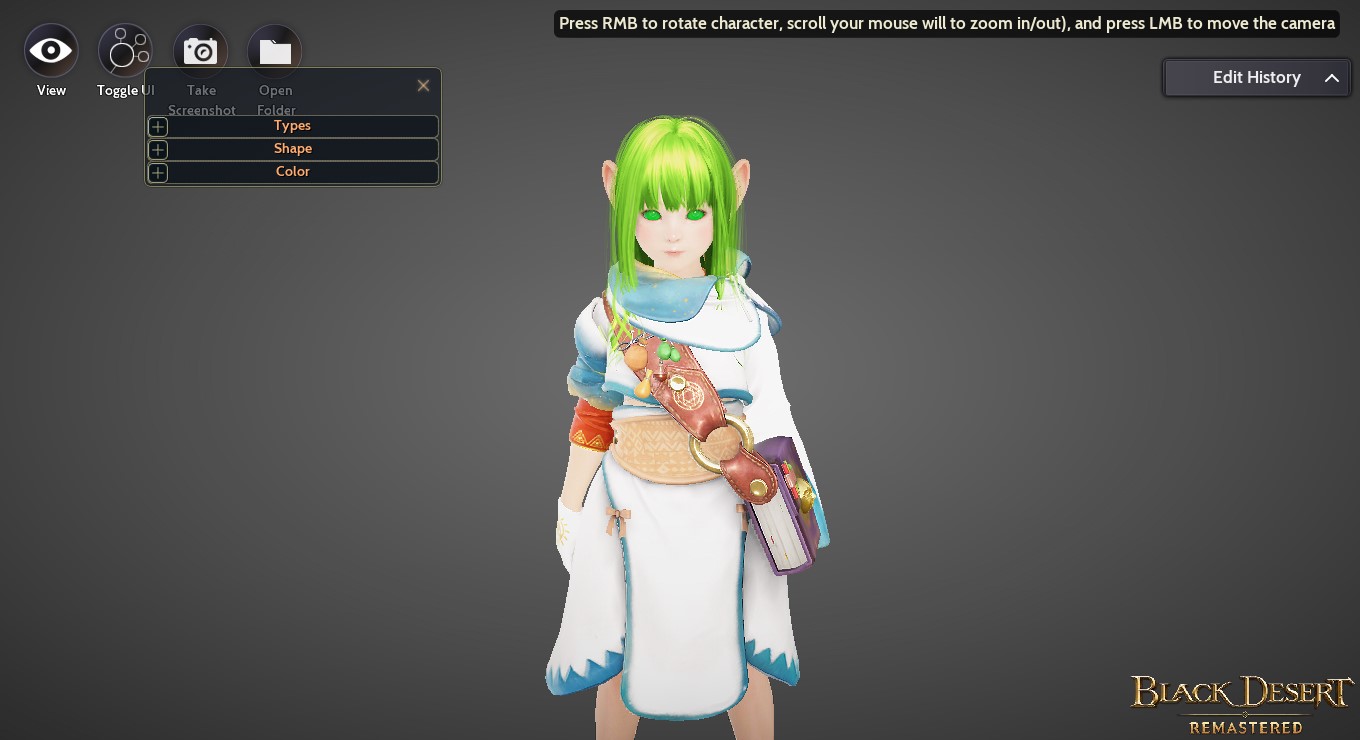Image resolution: width=1360 pixels, height=740 pixels.
Task: Select the Shape header
Action: [292, 148]
